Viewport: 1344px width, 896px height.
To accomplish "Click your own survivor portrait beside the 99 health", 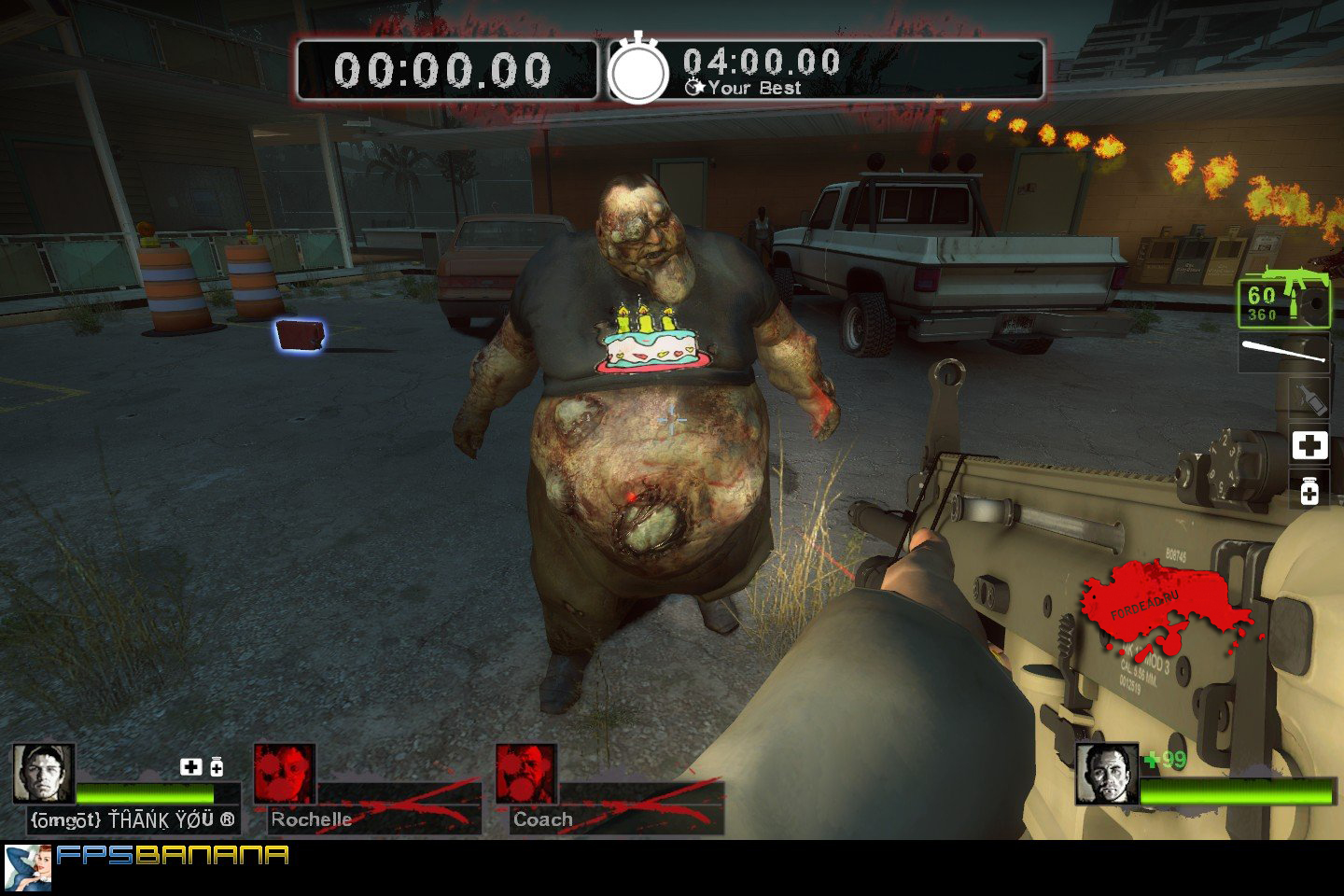I will [x=1107, y=774].
